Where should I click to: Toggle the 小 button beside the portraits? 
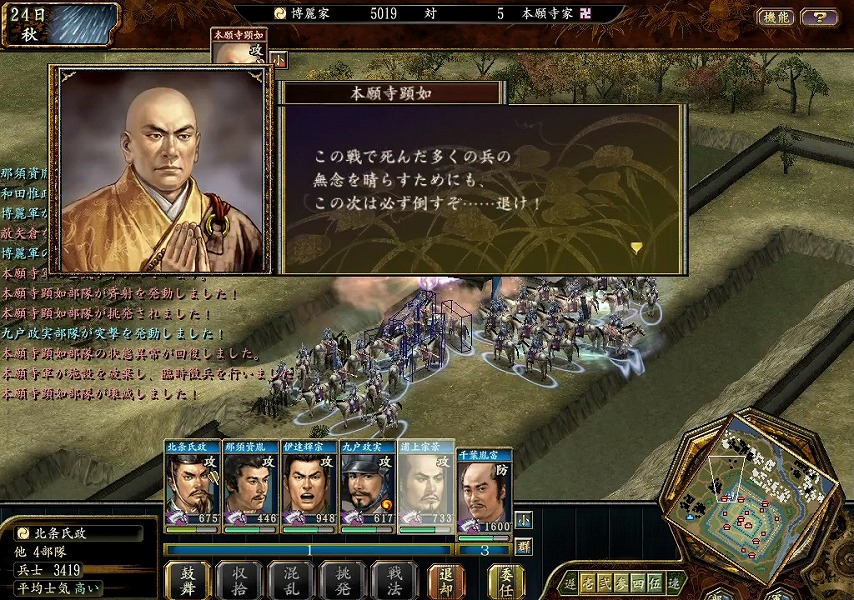pyautogui.click(x=525, y=520)
